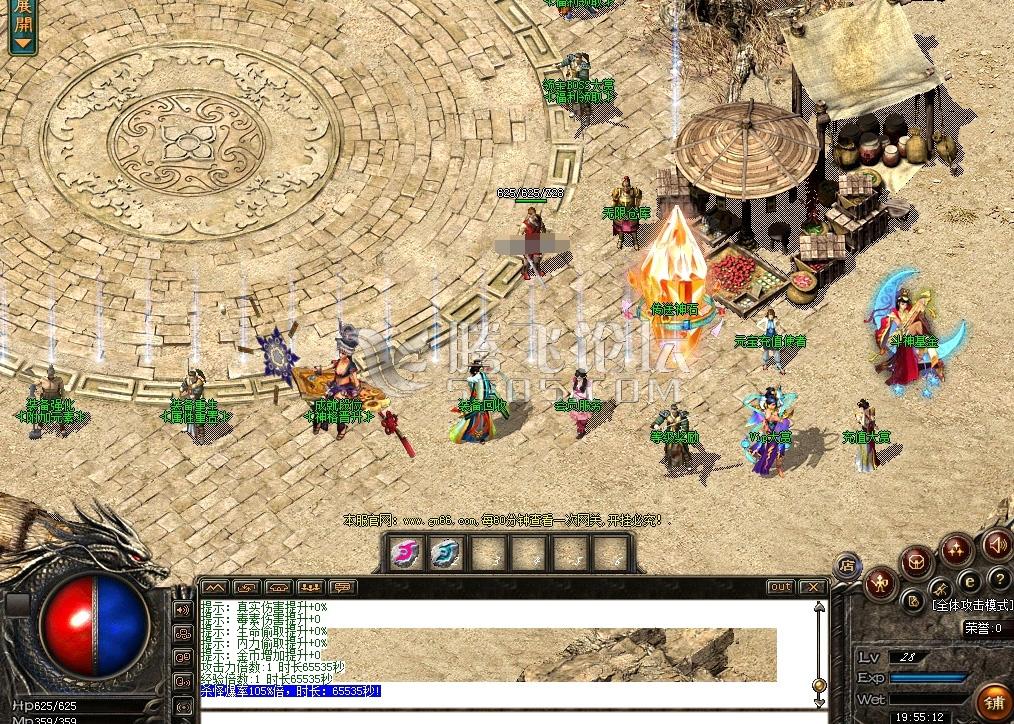Click the chat window's 'out' button

point(780,587)
